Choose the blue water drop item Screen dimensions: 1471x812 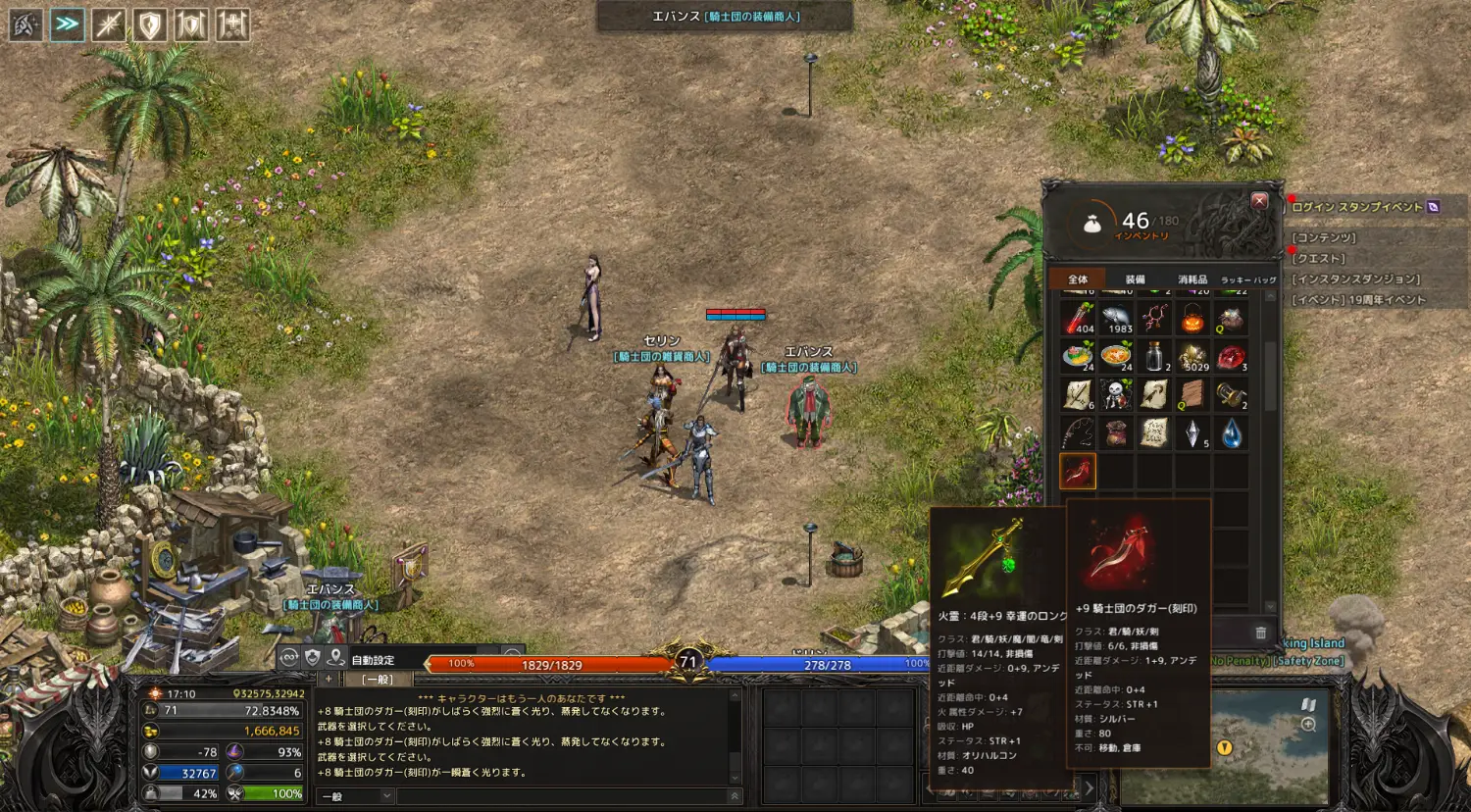[1231, 433]
